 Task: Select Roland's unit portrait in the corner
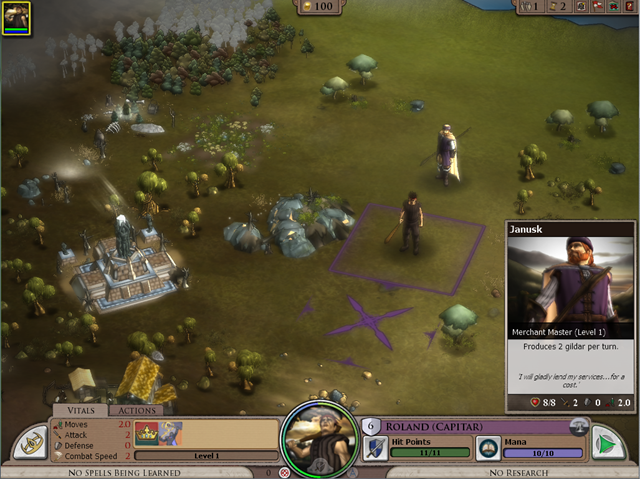[16, 17]
